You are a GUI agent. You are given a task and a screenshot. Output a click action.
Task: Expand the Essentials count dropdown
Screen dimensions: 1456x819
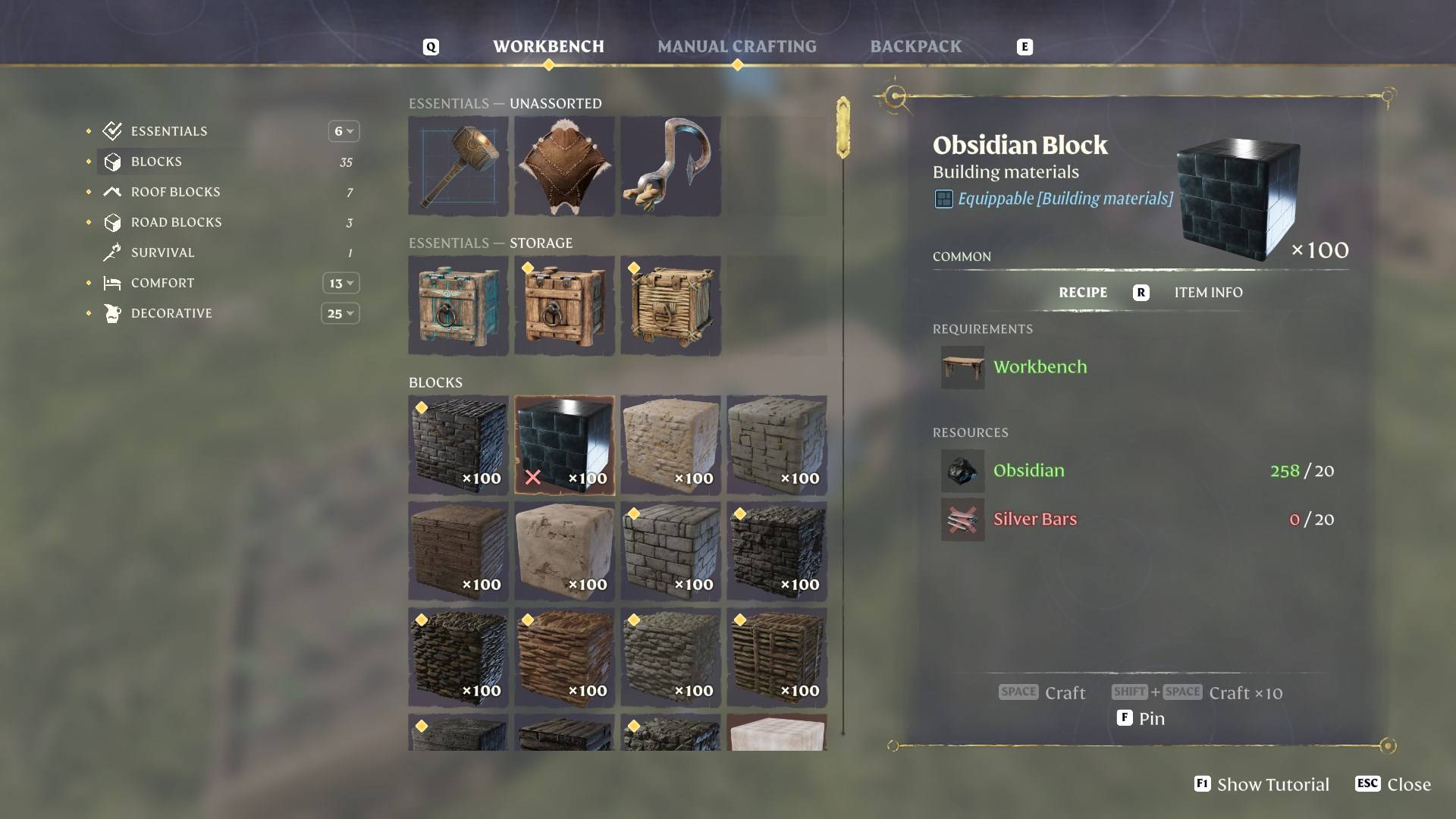344,131
